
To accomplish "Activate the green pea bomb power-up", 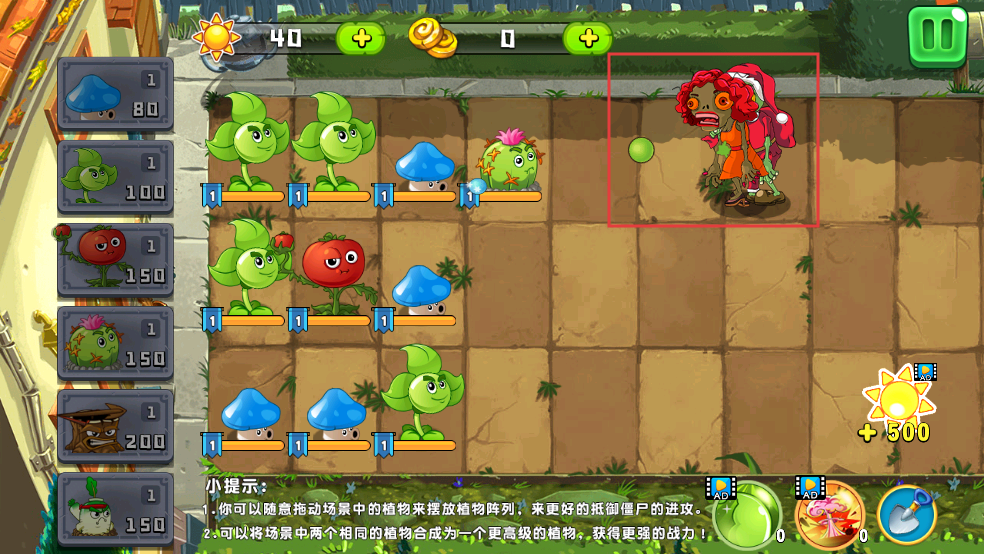I will (x=744, y=514).
